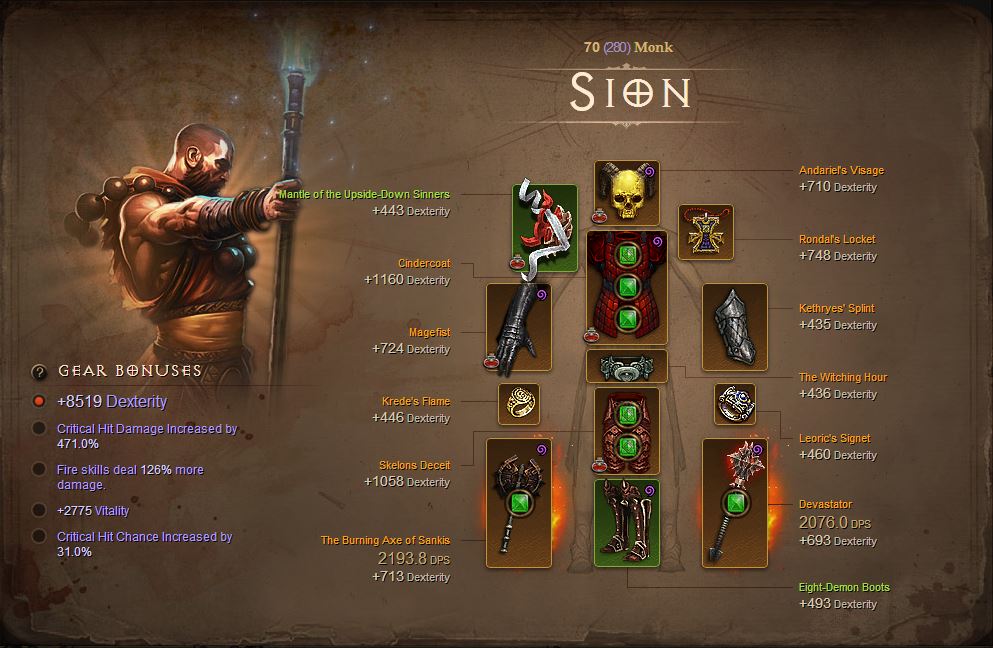Click The Witching Hour belt slot
The width and height of the screenshot is (993, 648).
[x=627, y=367]
